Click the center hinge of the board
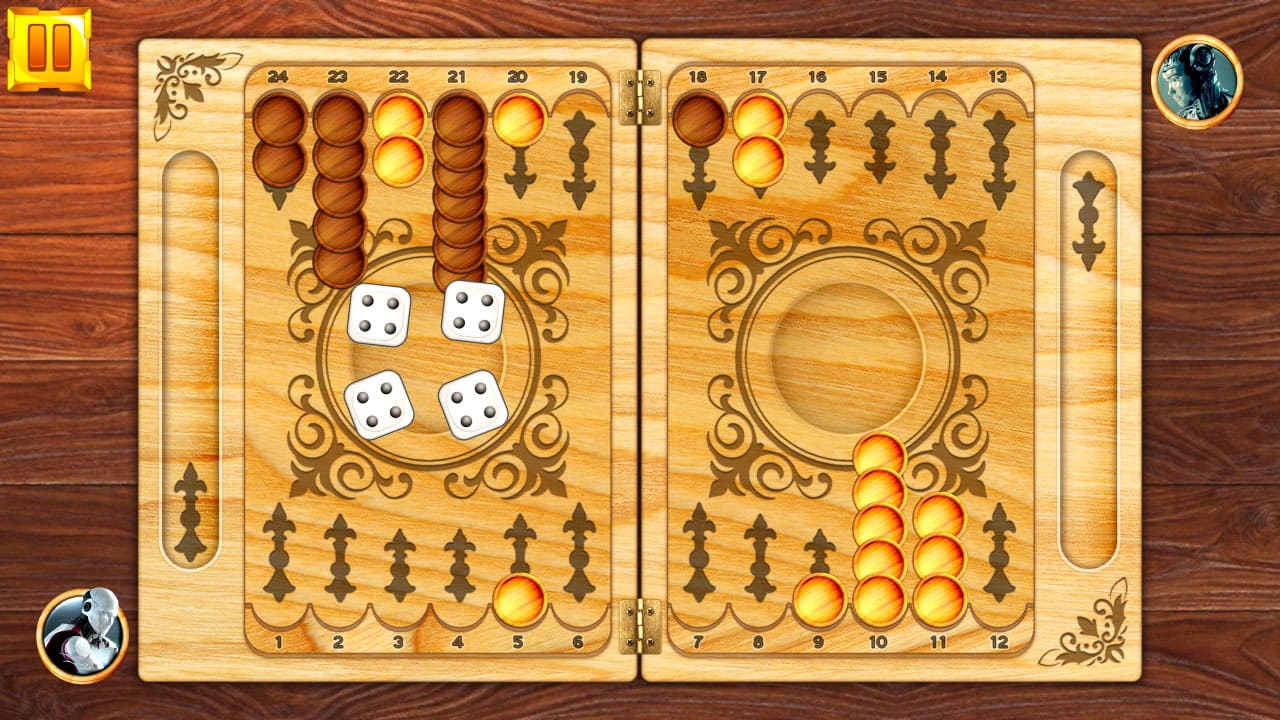This screenshot has width=1280, height=720. pyautogui.click(x=640, y=360)
